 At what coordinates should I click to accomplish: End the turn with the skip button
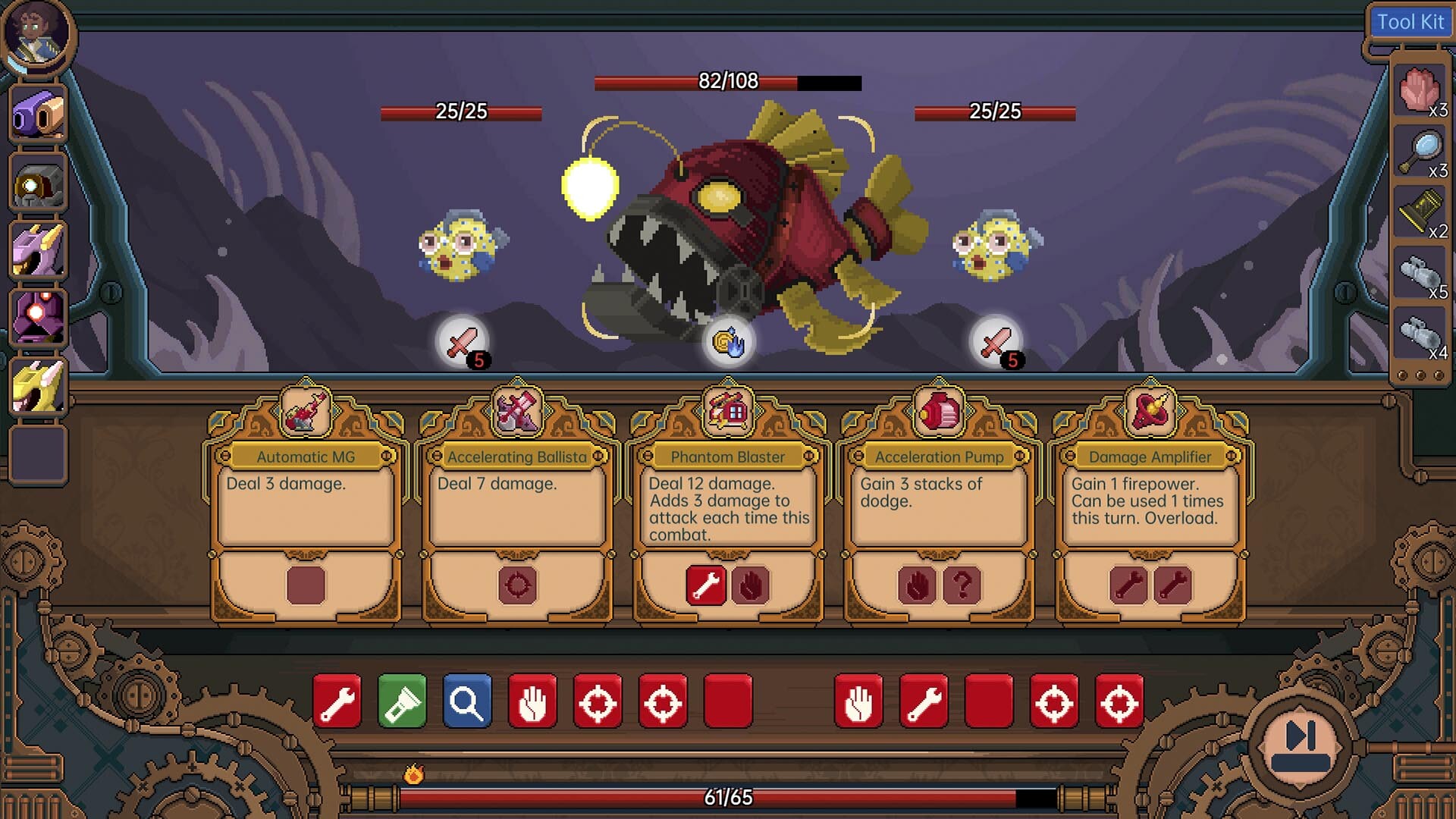pyautogui.click(x=1300, y=745)
